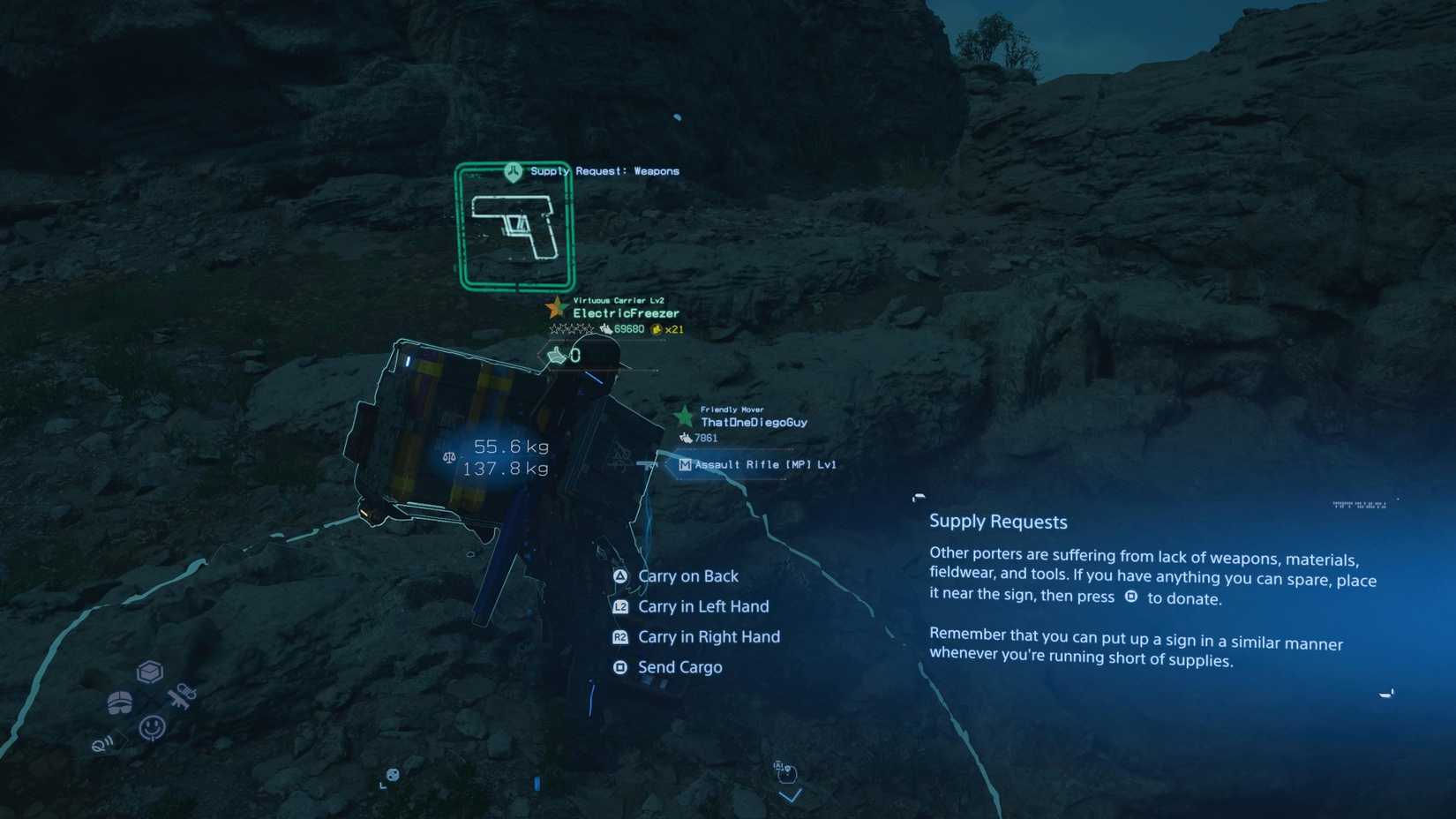The image size is (1456, 819).
Task: Open the smiley social strand icon
Action: coord(151,726)
